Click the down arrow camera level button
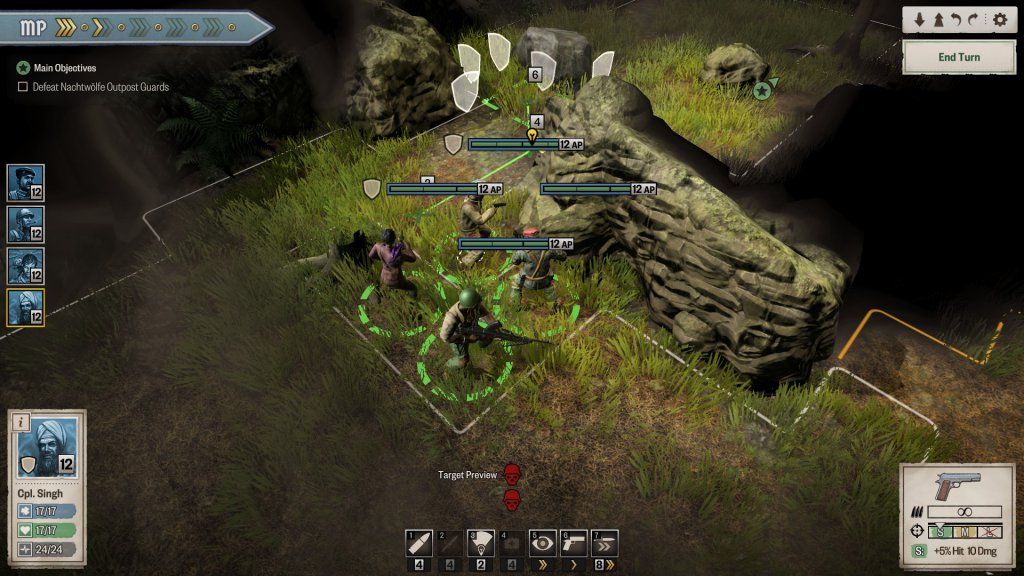This screenshot has width=1024, height=576. pos(920,20)
